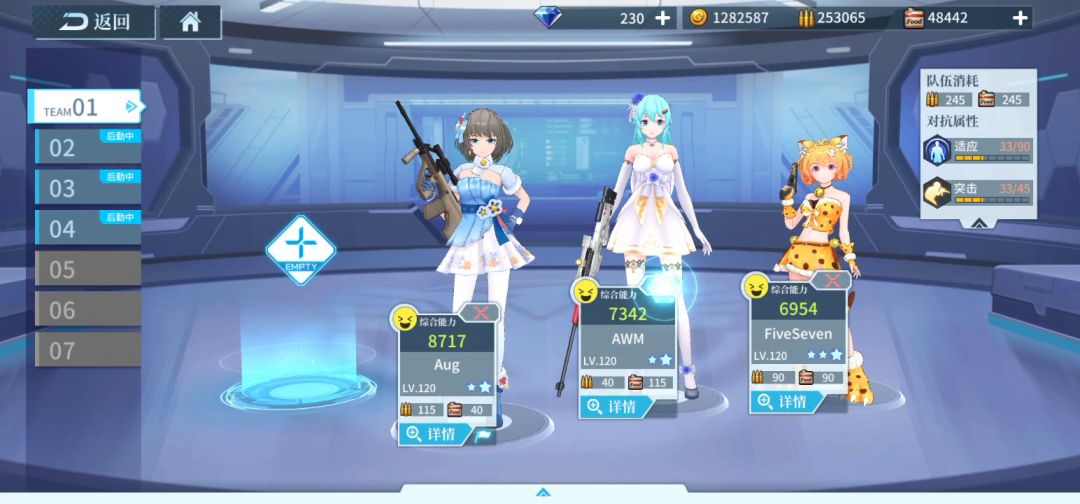This screenshot has height=504, width=1080.
Task: Open the home screen via house icon
Action: 190,22
